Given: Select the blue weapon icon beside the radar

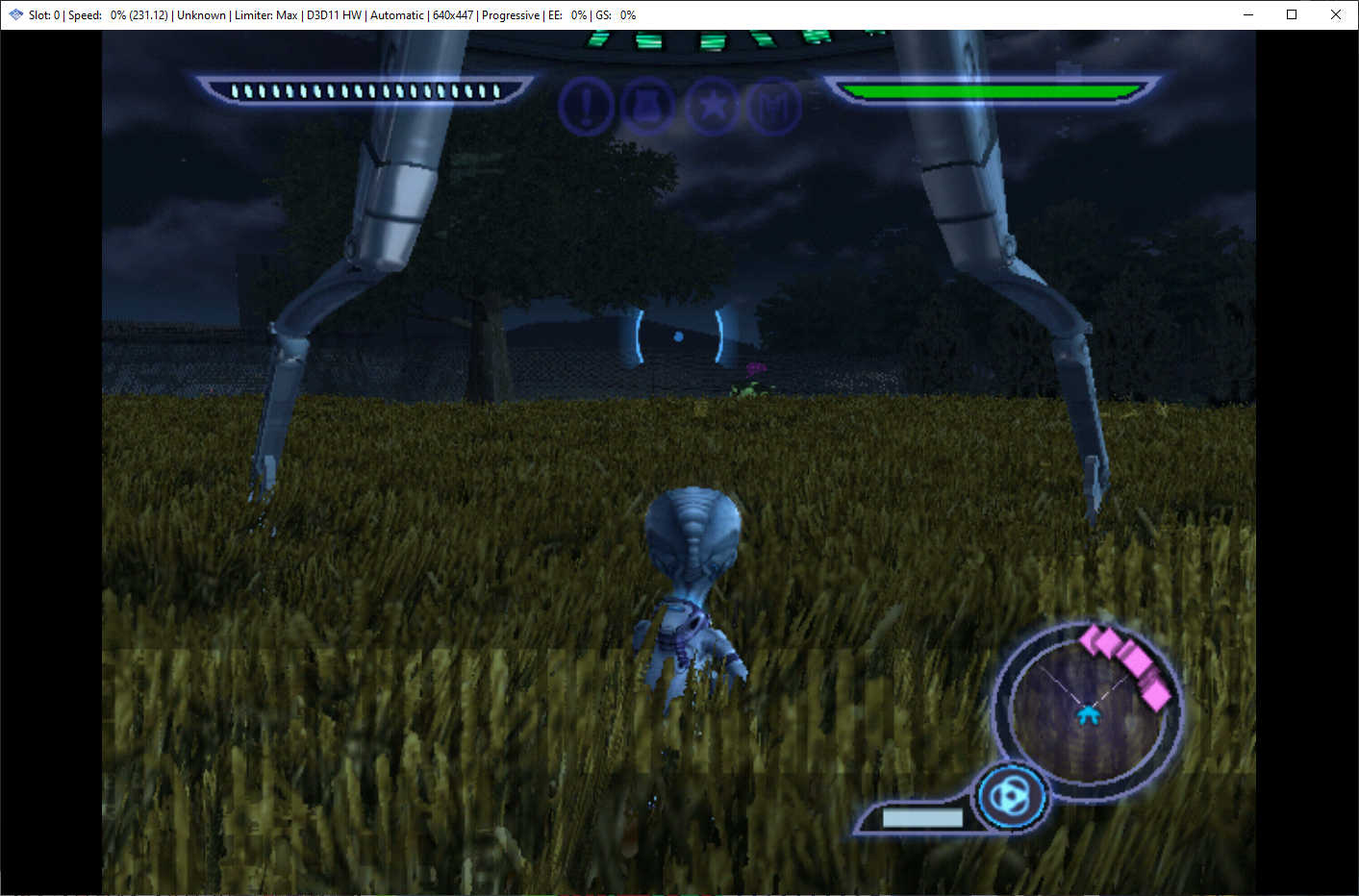Looking at the screenshot, I should click(1010, 797).
